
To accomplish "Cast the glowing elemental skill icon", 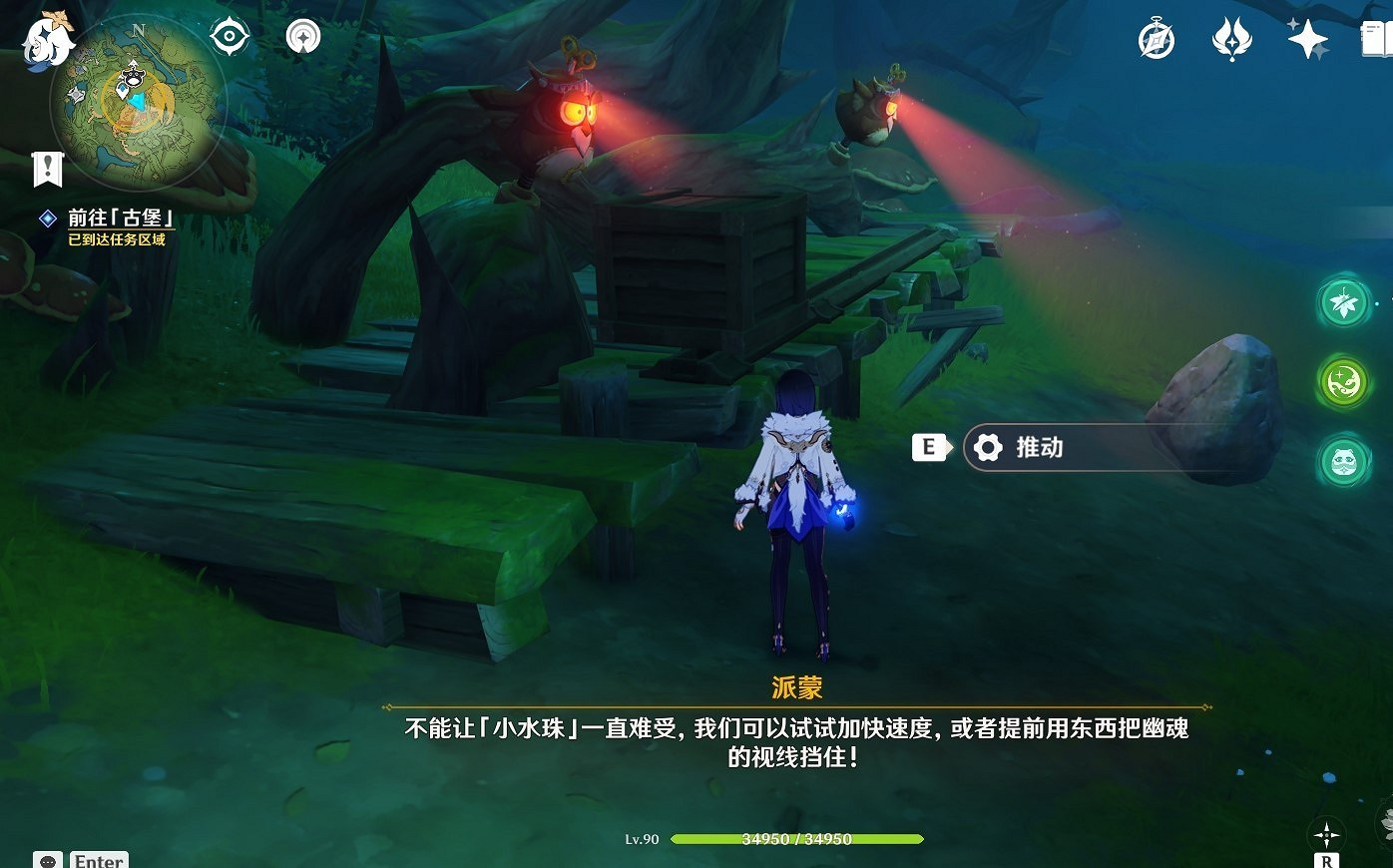I will pyautogui.click(x=1343, y=382).
